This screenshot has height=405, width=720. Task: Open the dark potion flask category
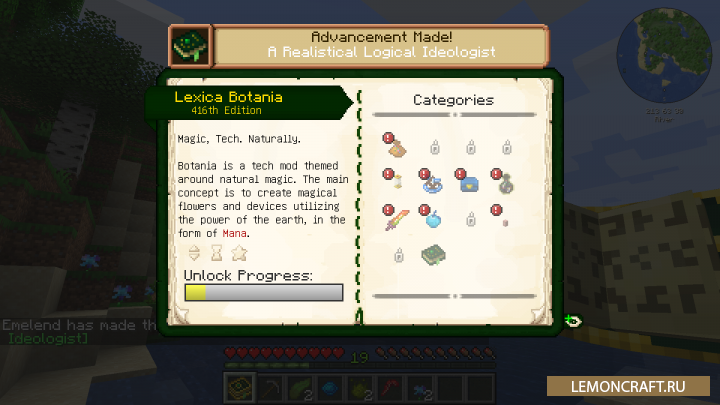(x=506, y=184)
